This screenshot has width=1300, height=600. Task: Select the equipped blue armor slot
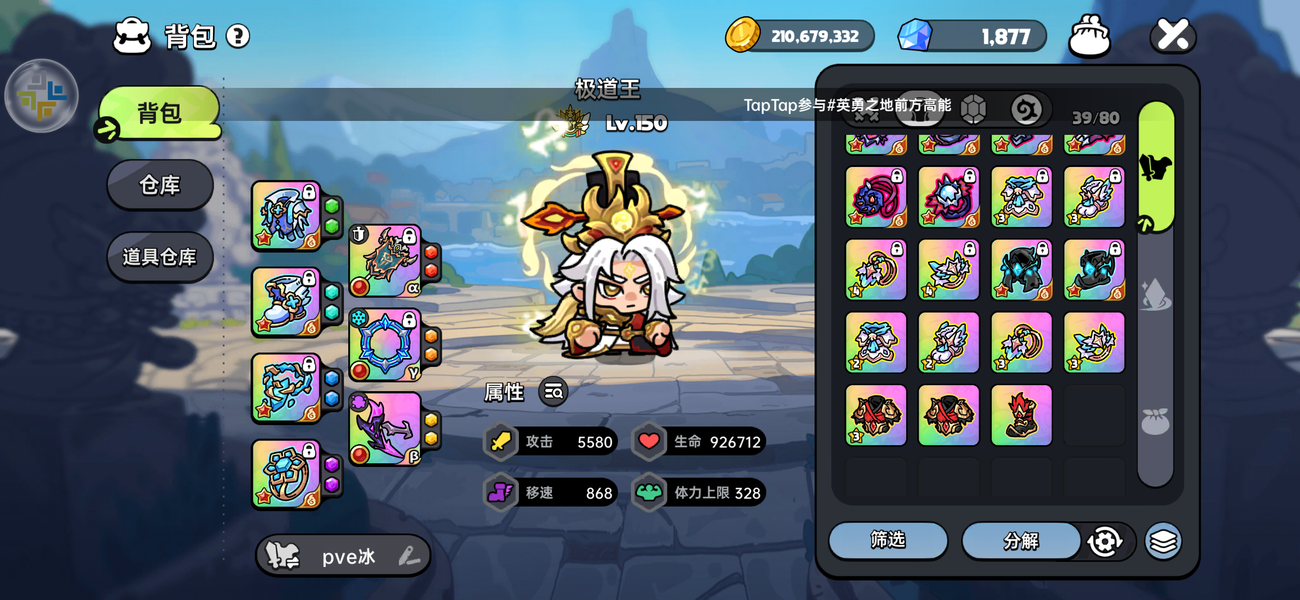[x=286, y=215]
